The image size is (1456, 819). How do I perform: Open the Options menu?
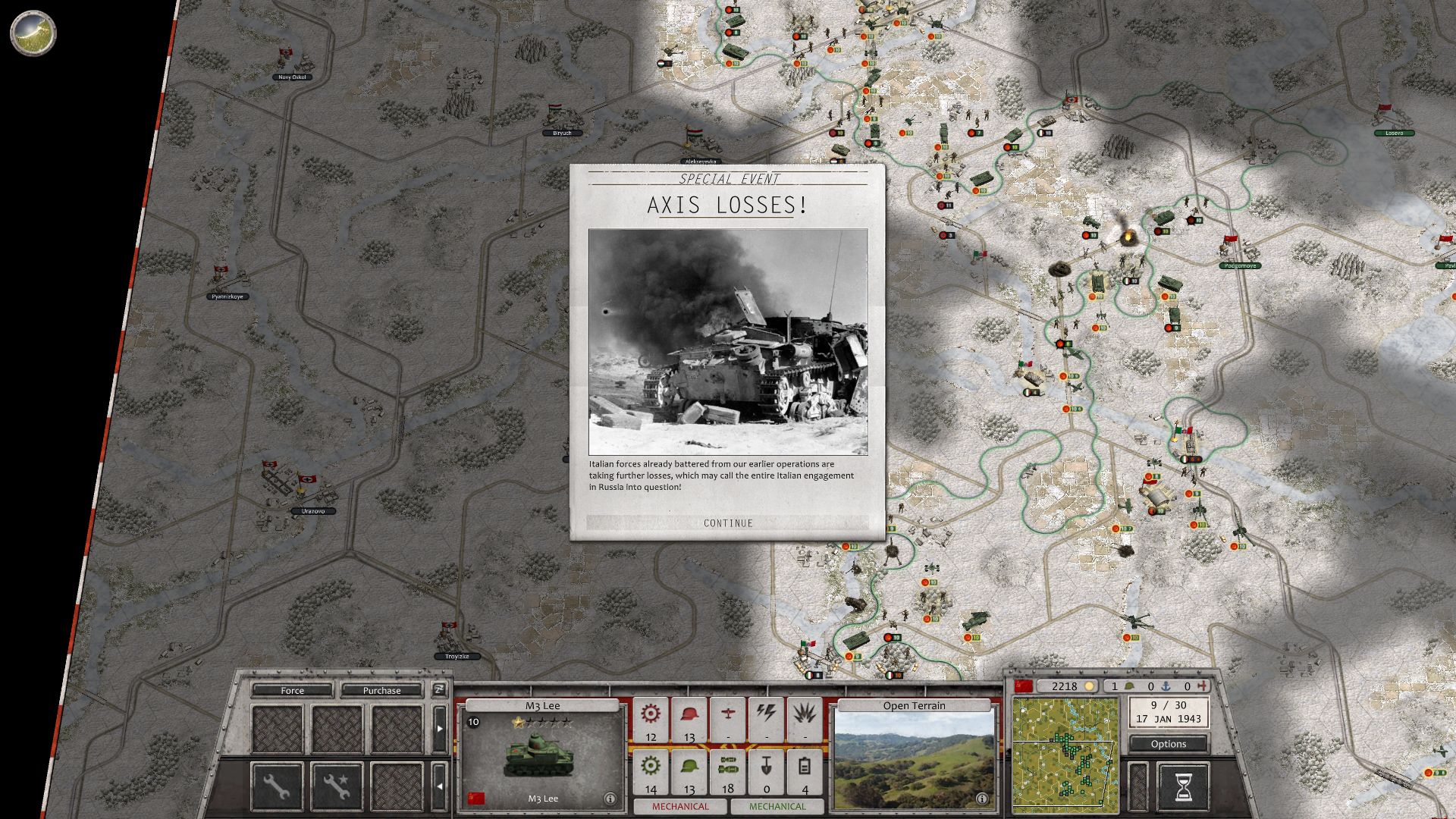[x=1168, y=744]
